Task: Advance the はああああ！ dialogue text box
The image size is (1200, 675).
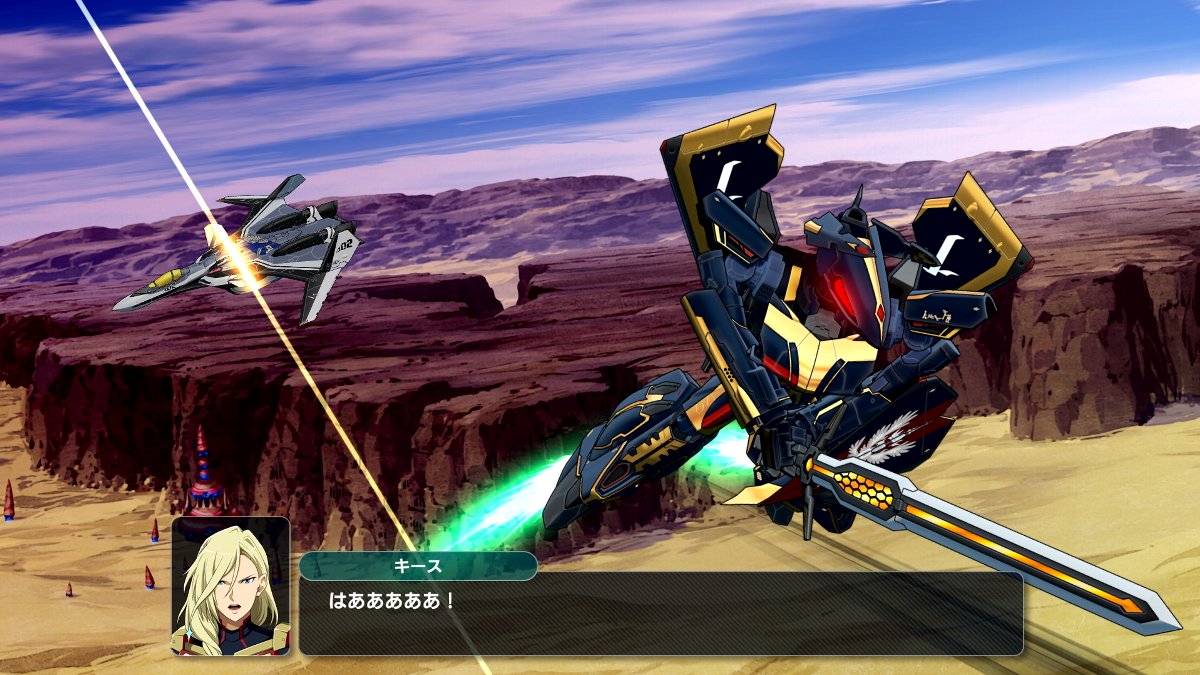Action: (x=660, y=613)
